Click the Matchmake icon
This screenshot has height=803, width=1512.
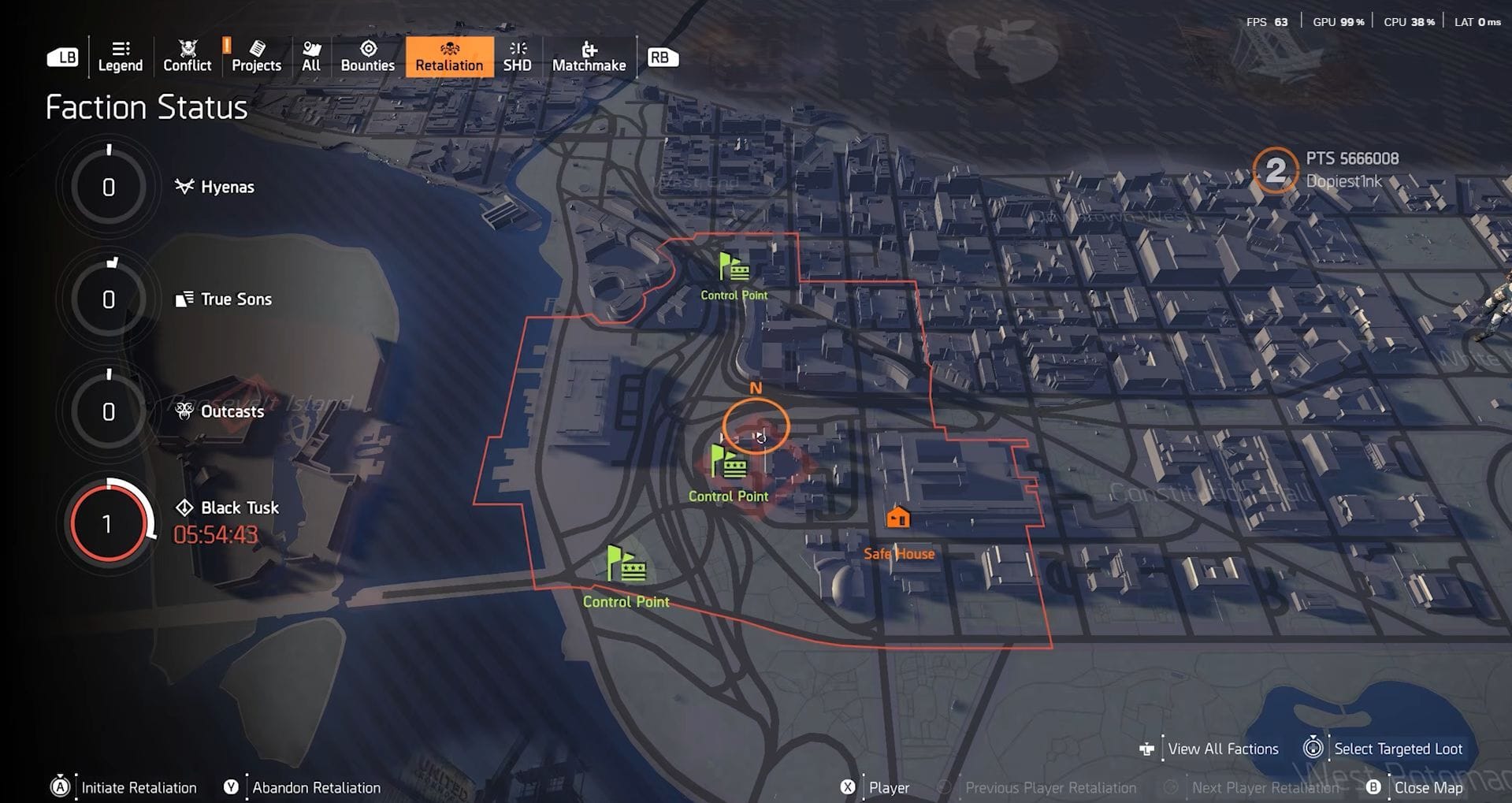point(589,50)
